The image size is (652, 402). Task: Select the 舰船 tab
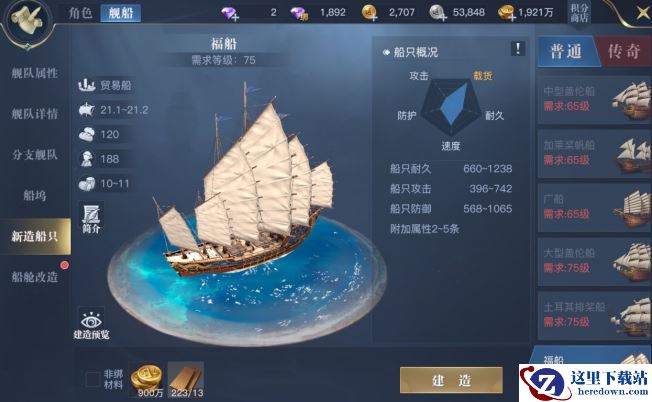tap(120, 13)
